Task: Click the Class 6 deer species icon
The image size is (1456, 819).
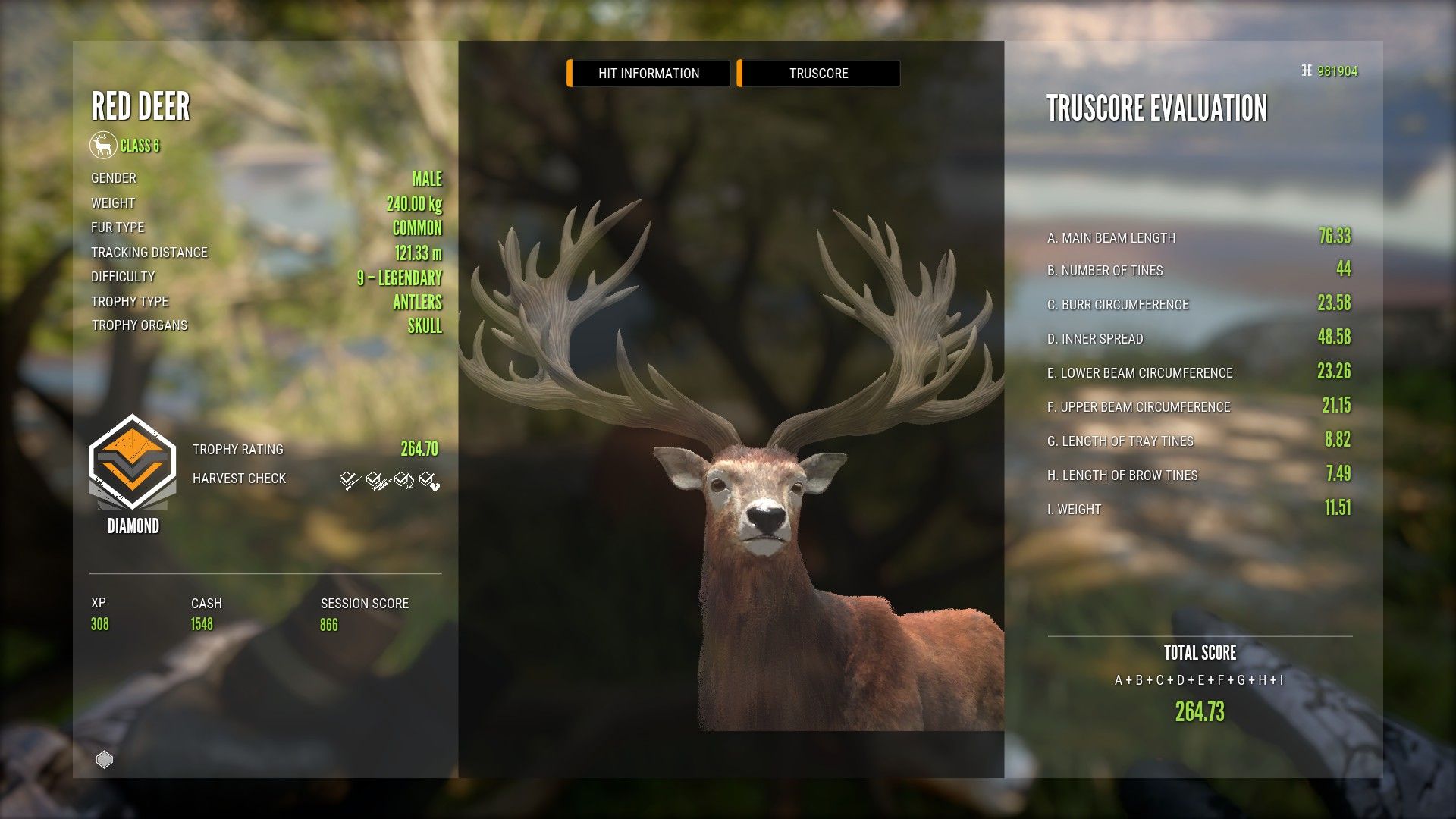Action: 102,146
